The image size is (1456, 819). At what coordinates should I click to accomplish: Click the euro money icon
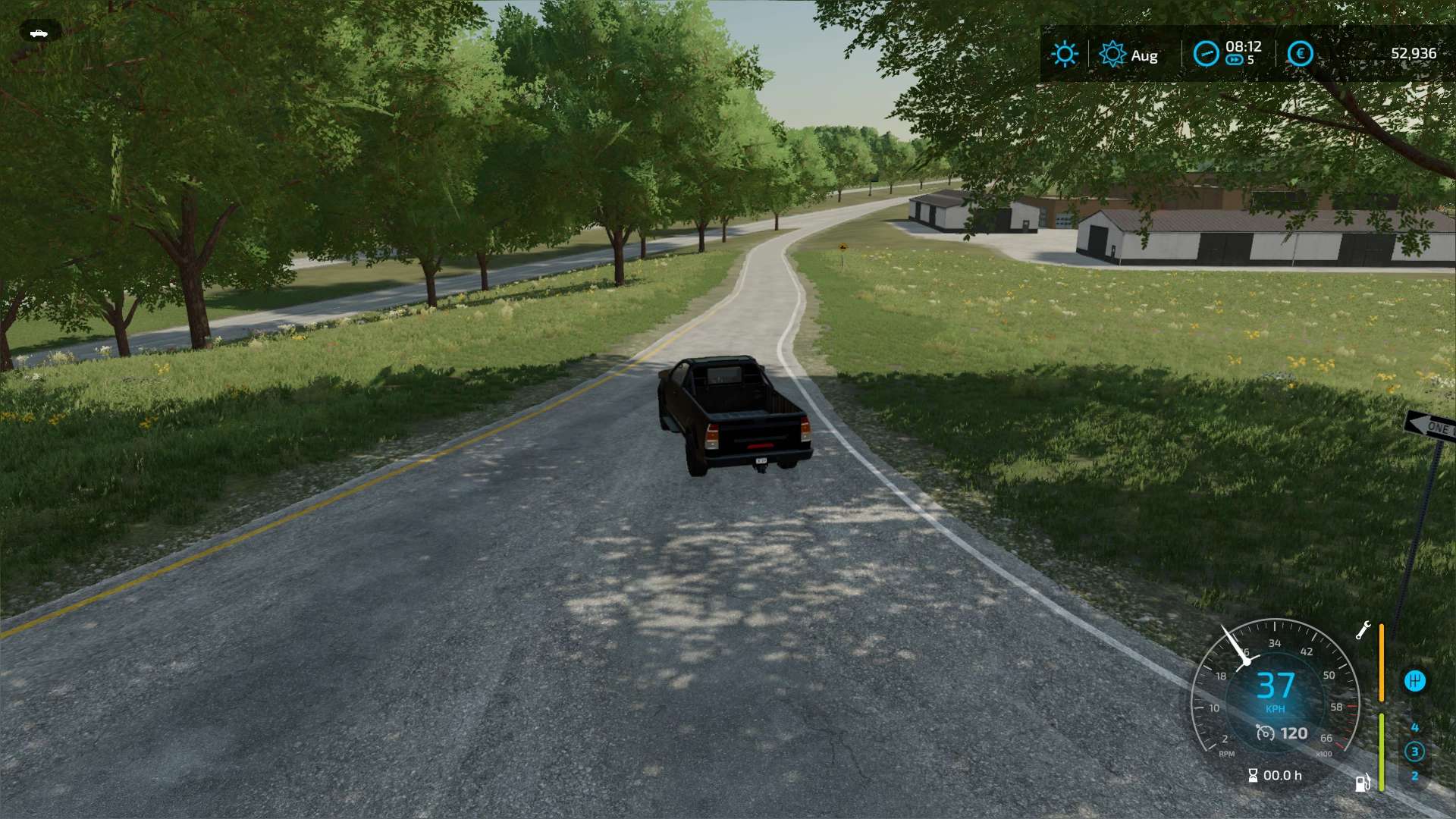(1300, 54)
